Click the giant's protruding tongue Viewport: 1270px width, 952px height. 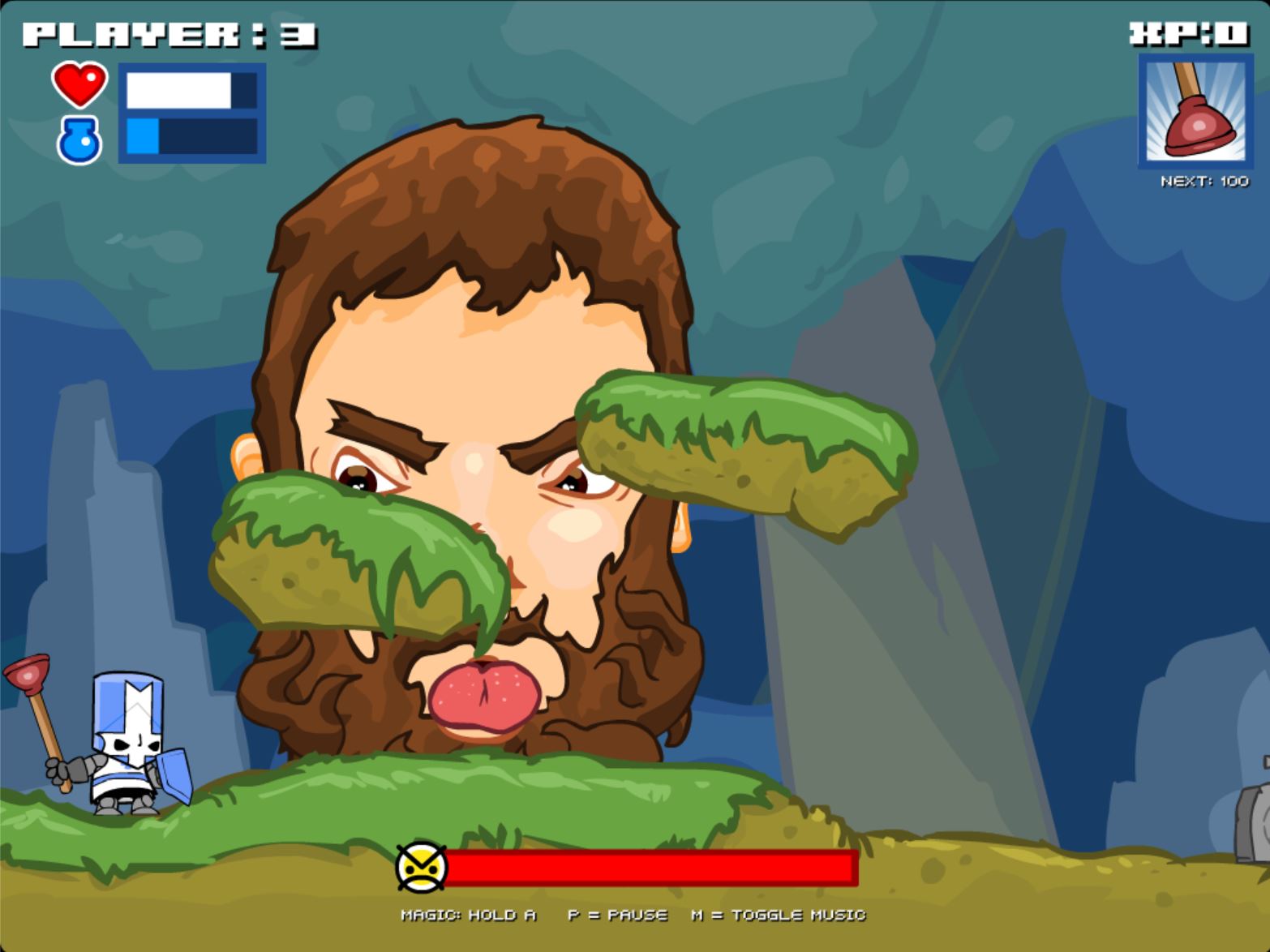pyautogui.click(x=487, y=693)
